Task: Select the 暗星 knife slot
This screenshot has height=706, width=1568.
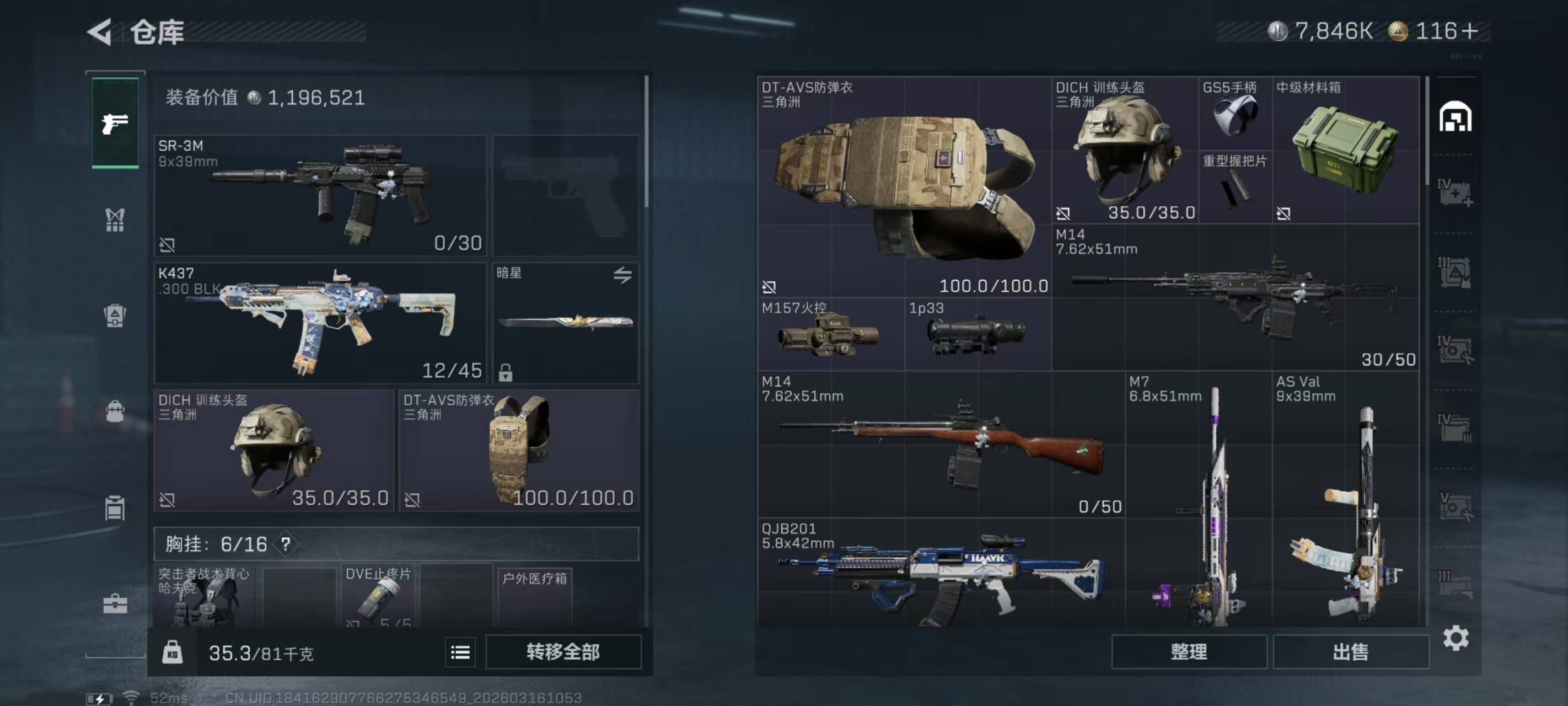Action: click(x=565, y=323)
